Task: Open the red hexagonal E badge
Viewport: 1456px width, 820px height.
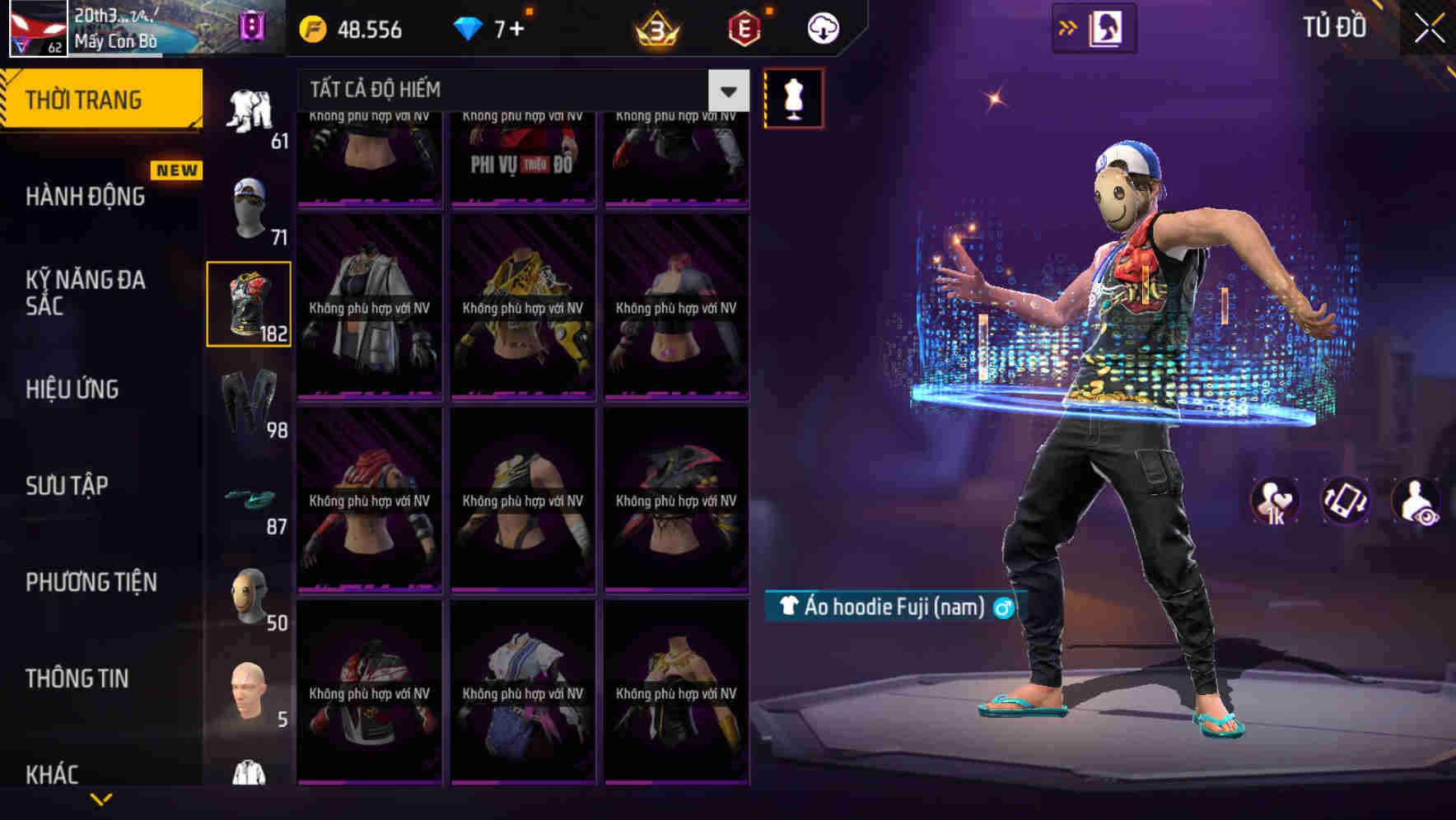Action: coord(740,28)
